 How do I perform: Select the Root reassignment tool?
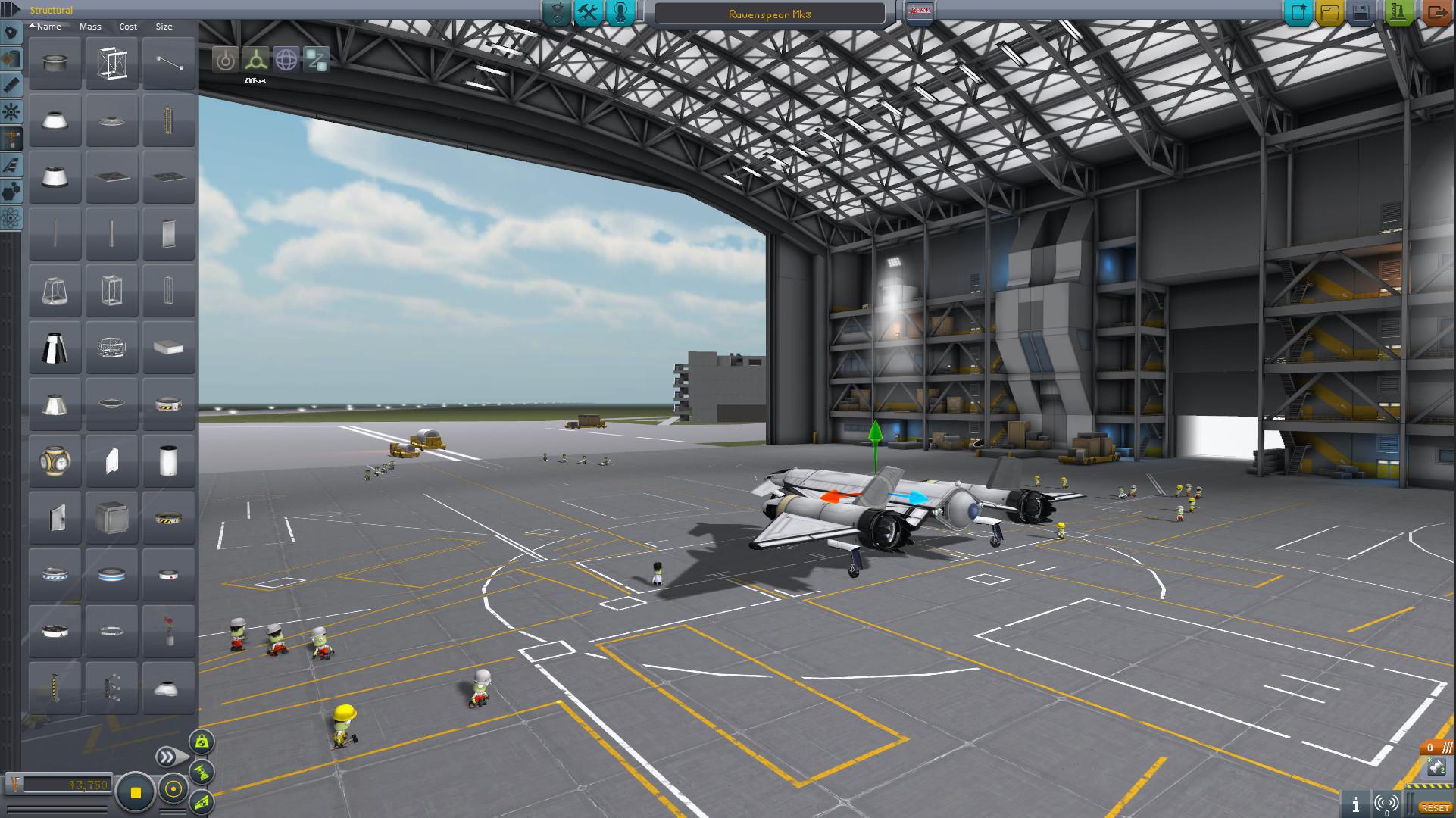pyautogui.click(x=317, y=61)
